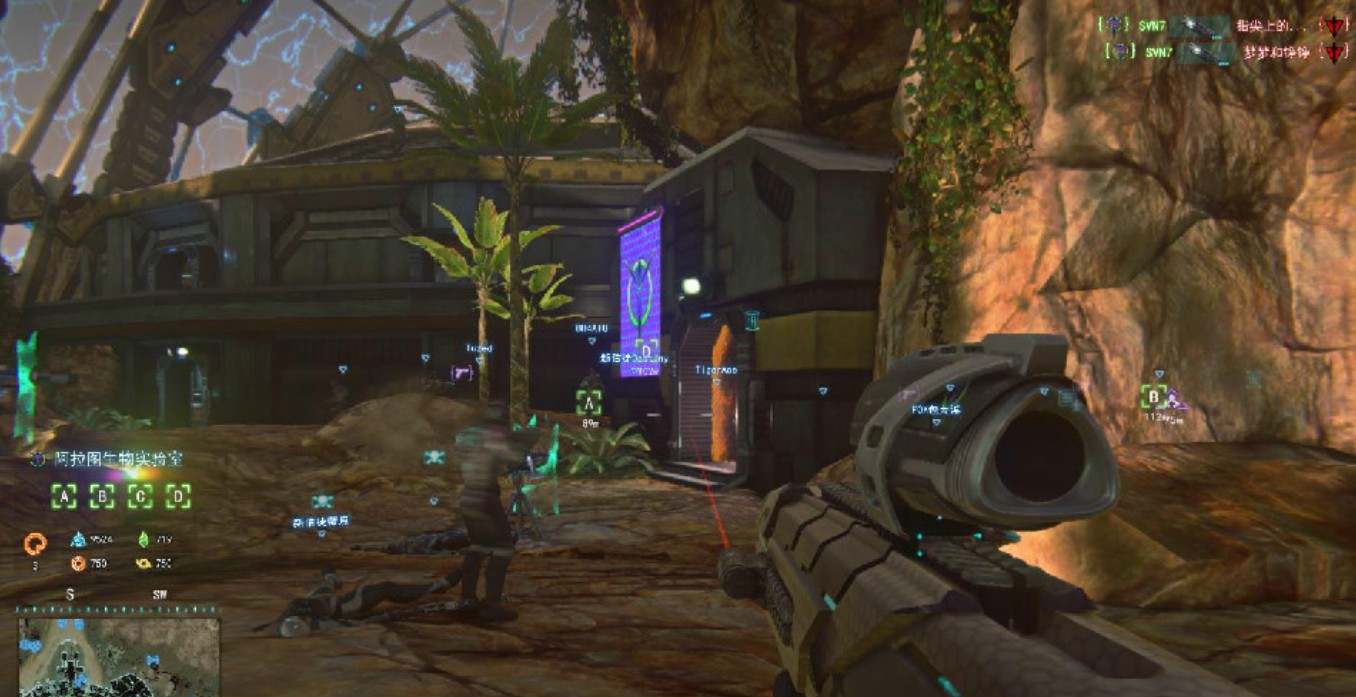Image resolution: width=1356 pixels, height=697 pixels.
Task: Click the B objective waypoint marked 112m
Action: click(x=1154, y=397)
